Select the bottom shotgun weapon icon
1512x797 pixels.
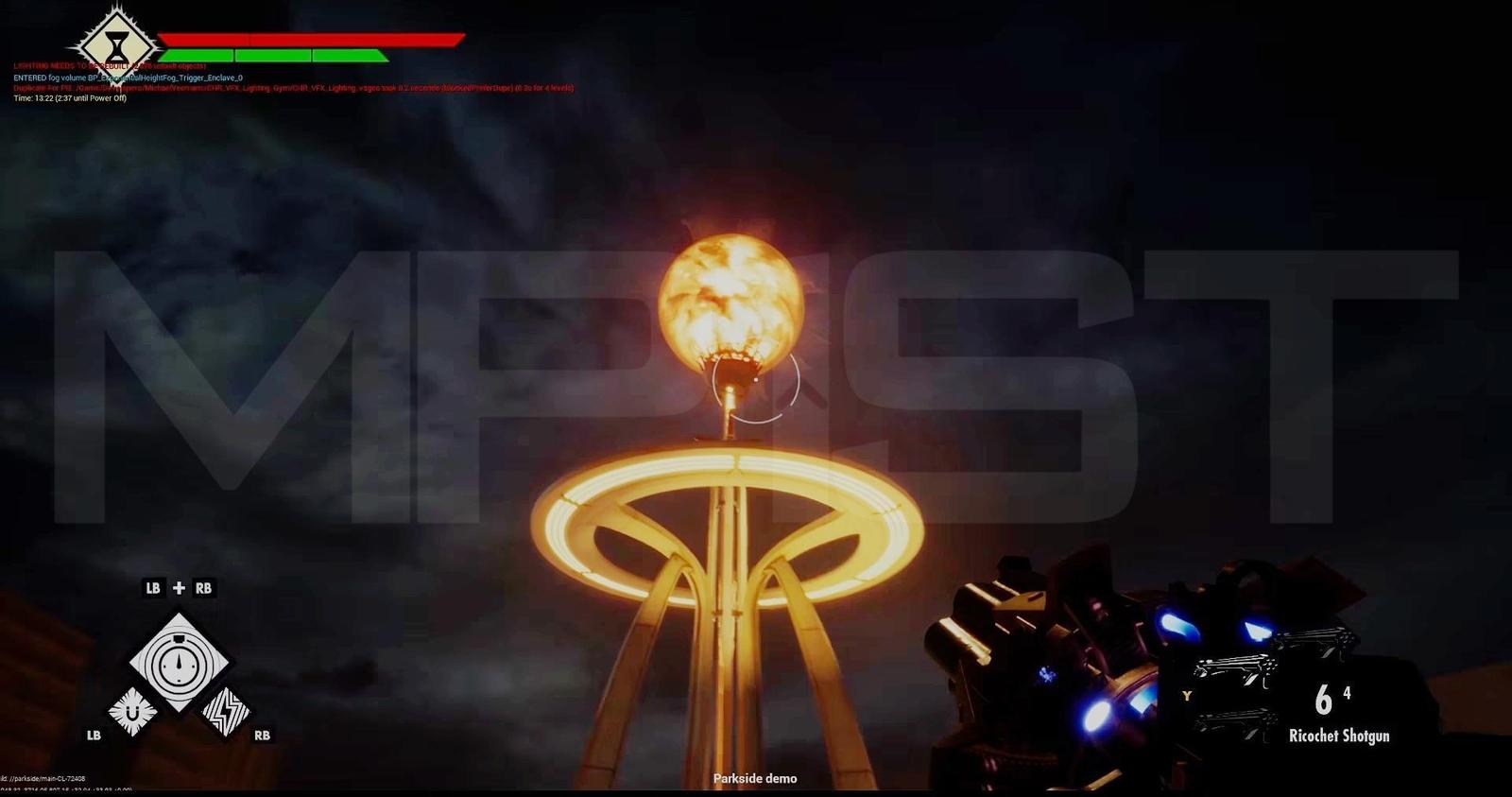[1235, 725]
